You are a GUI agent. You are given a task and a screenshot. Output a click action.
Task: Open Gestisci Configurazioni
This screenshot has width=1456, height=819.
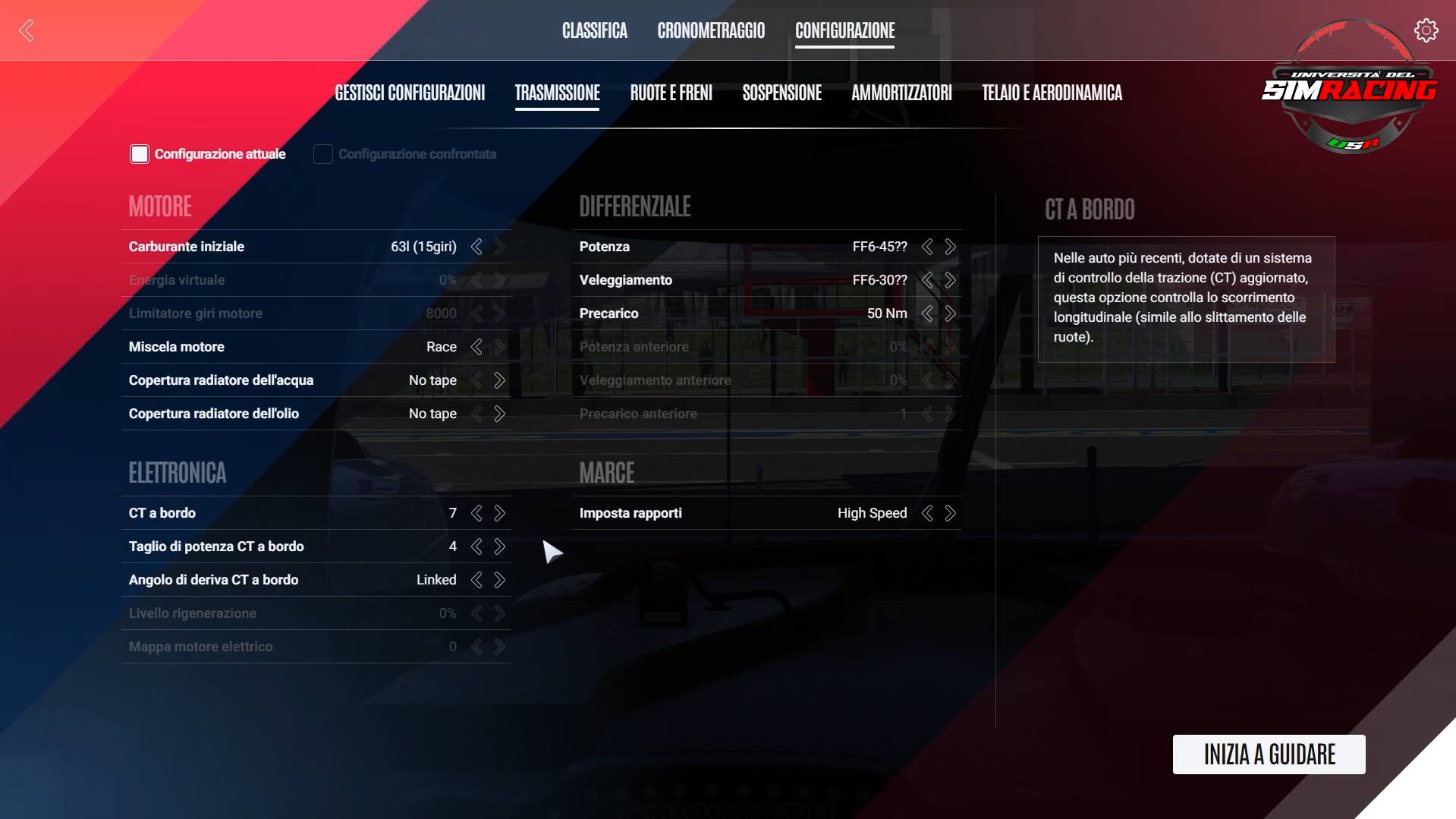[x=410, y=93]
